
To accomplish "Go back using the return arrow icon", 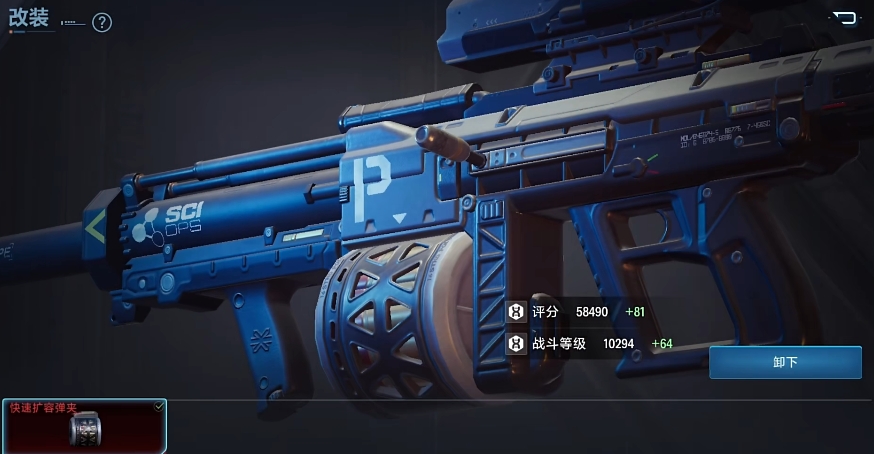I will pyautogui.click(x=845, y=17).
